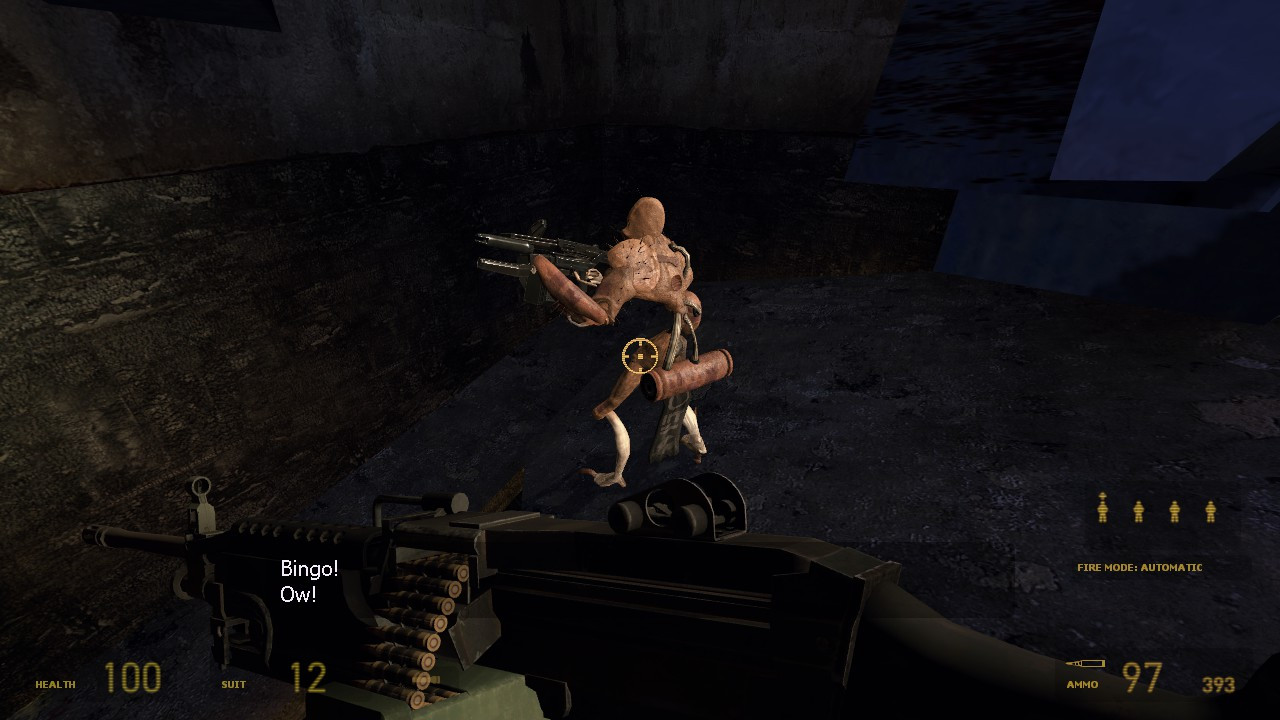Select the second squad member figure icon
Viewport: 1280px width, 720px height.
[1138, 514]
